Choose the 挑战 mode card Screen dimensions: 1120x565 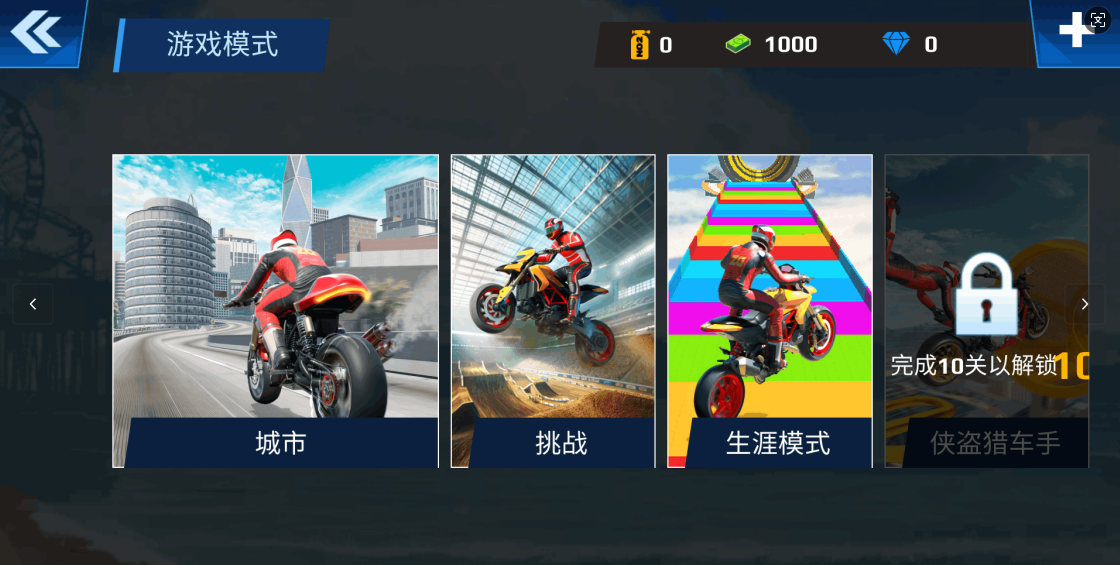point(553,311)
